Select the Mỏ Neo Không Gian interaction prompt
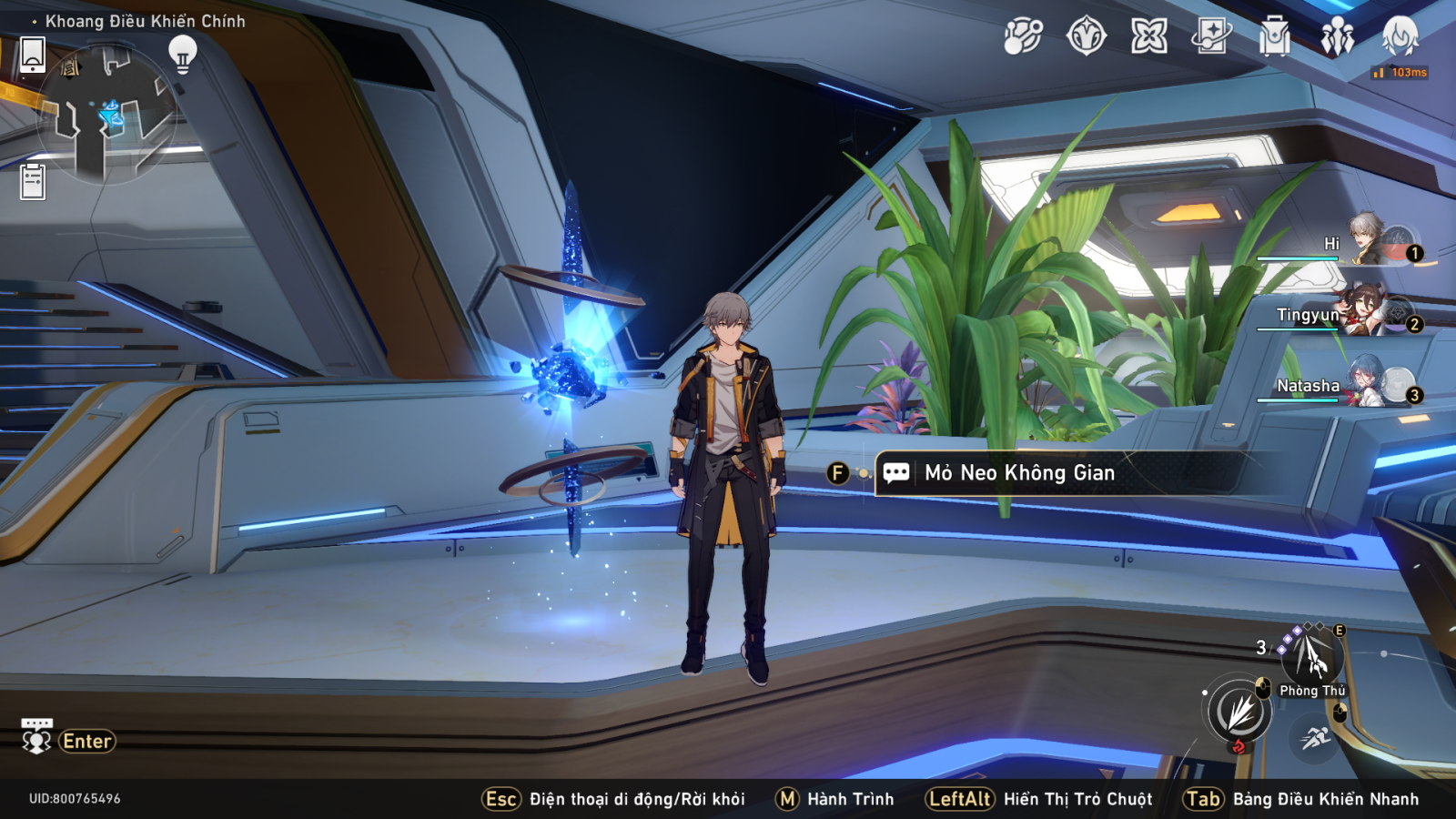 point(1019,473)
